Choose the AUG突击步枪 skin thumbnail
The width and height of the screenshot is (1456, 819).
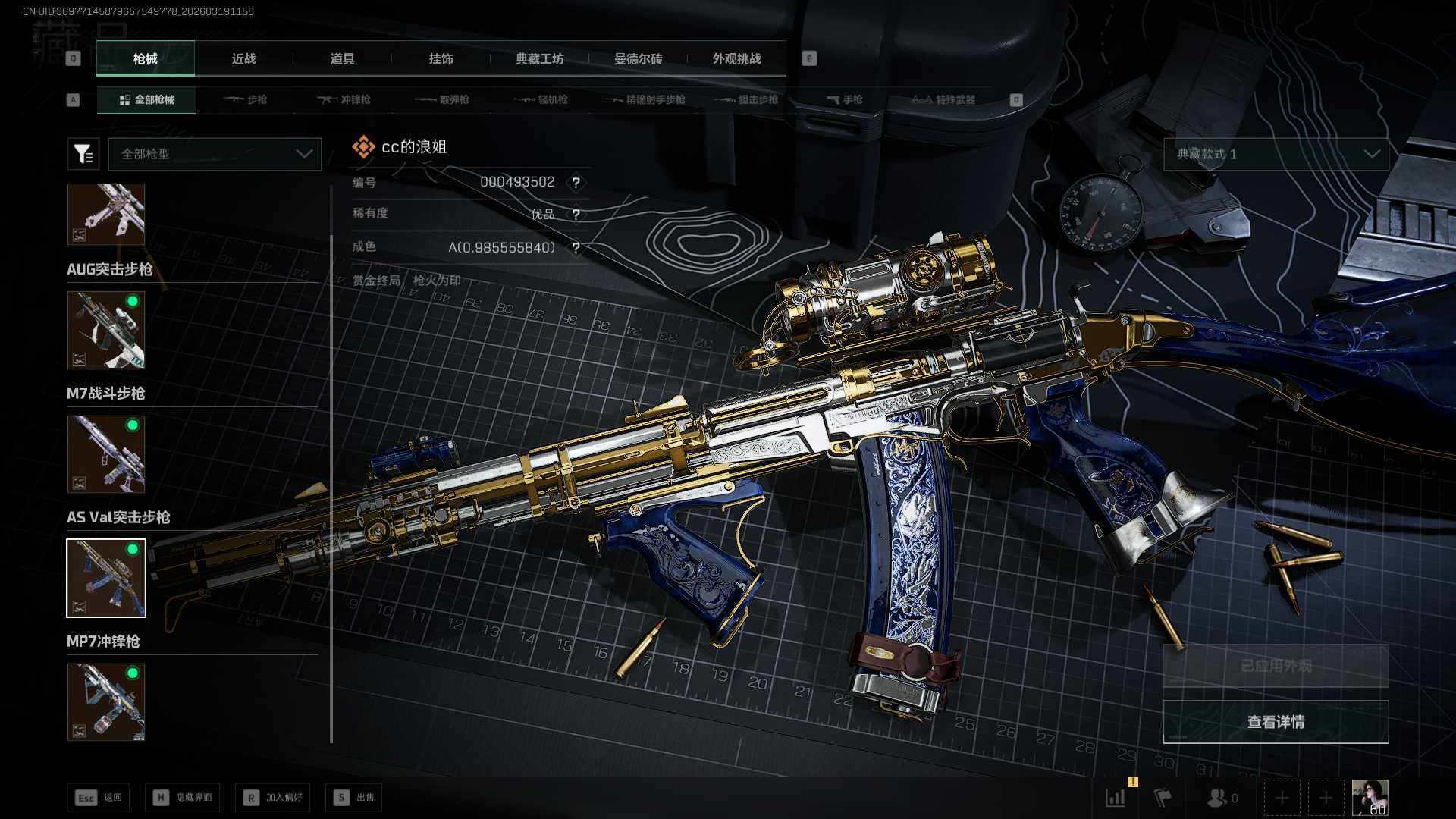[106, 330]
